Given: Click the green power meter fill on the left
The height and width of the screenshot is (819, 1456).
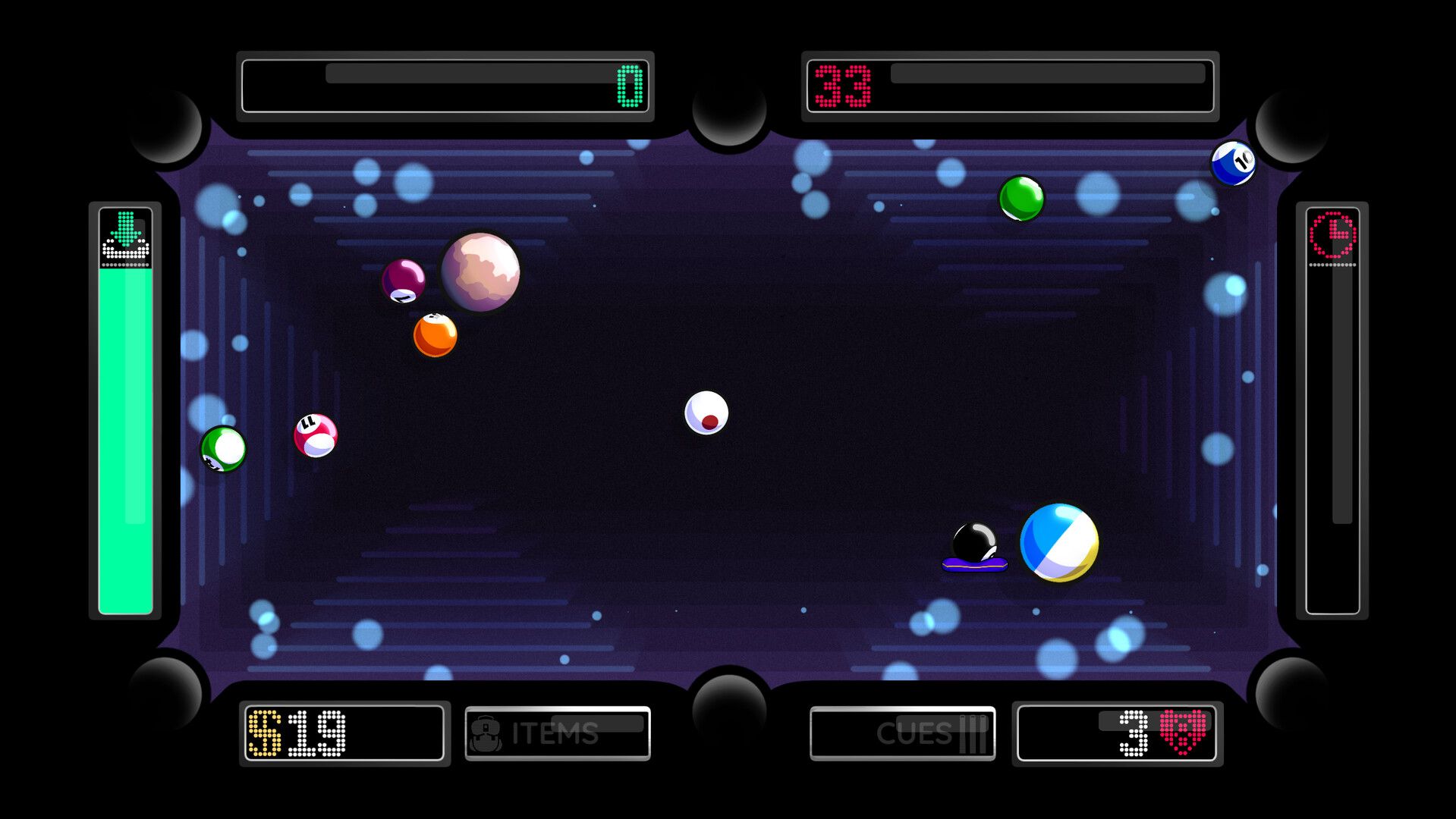Looking at the screenshot, I should coord(124,440).
